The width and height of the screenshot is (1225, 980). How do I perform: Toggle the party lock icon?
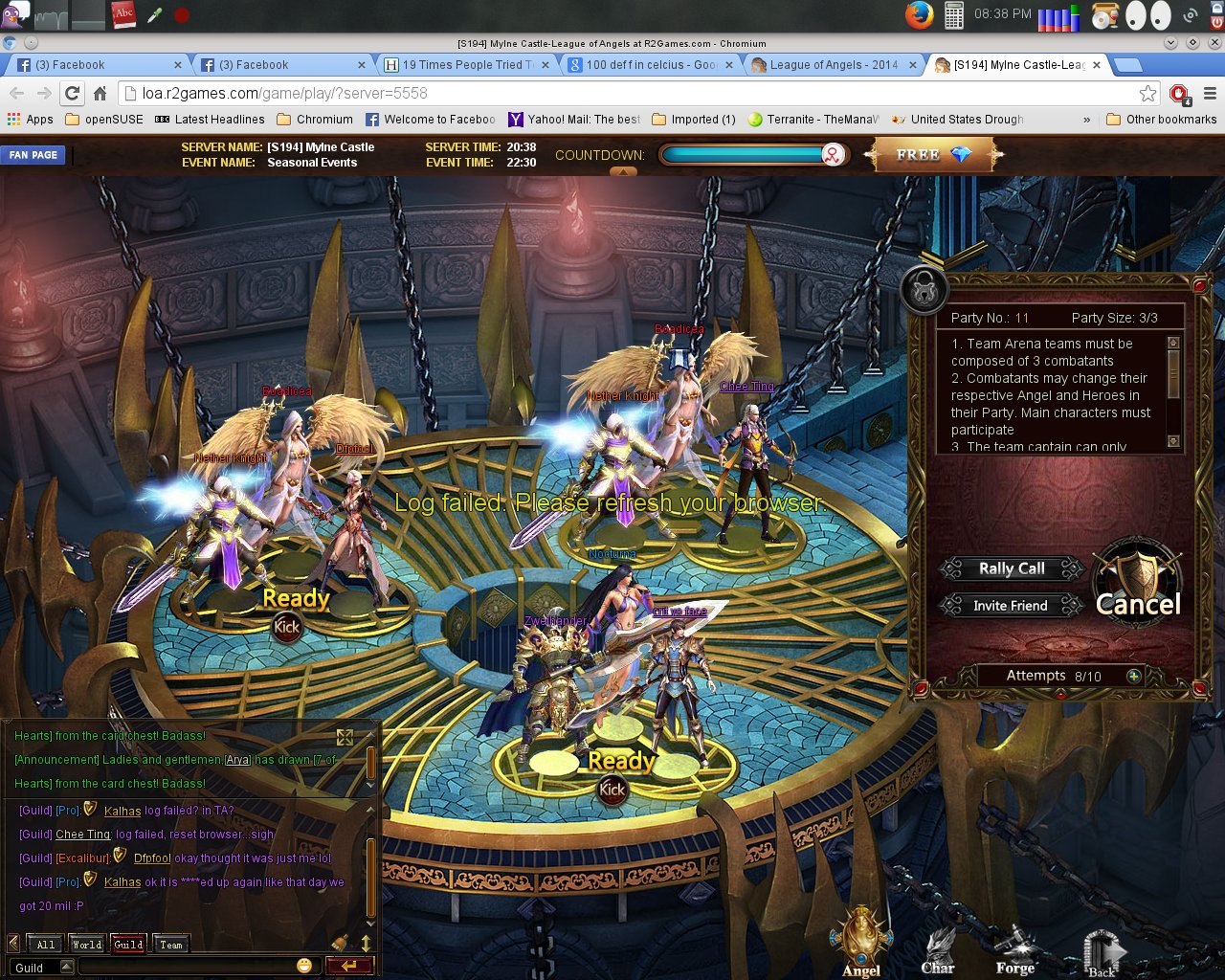tap(924, 290)
